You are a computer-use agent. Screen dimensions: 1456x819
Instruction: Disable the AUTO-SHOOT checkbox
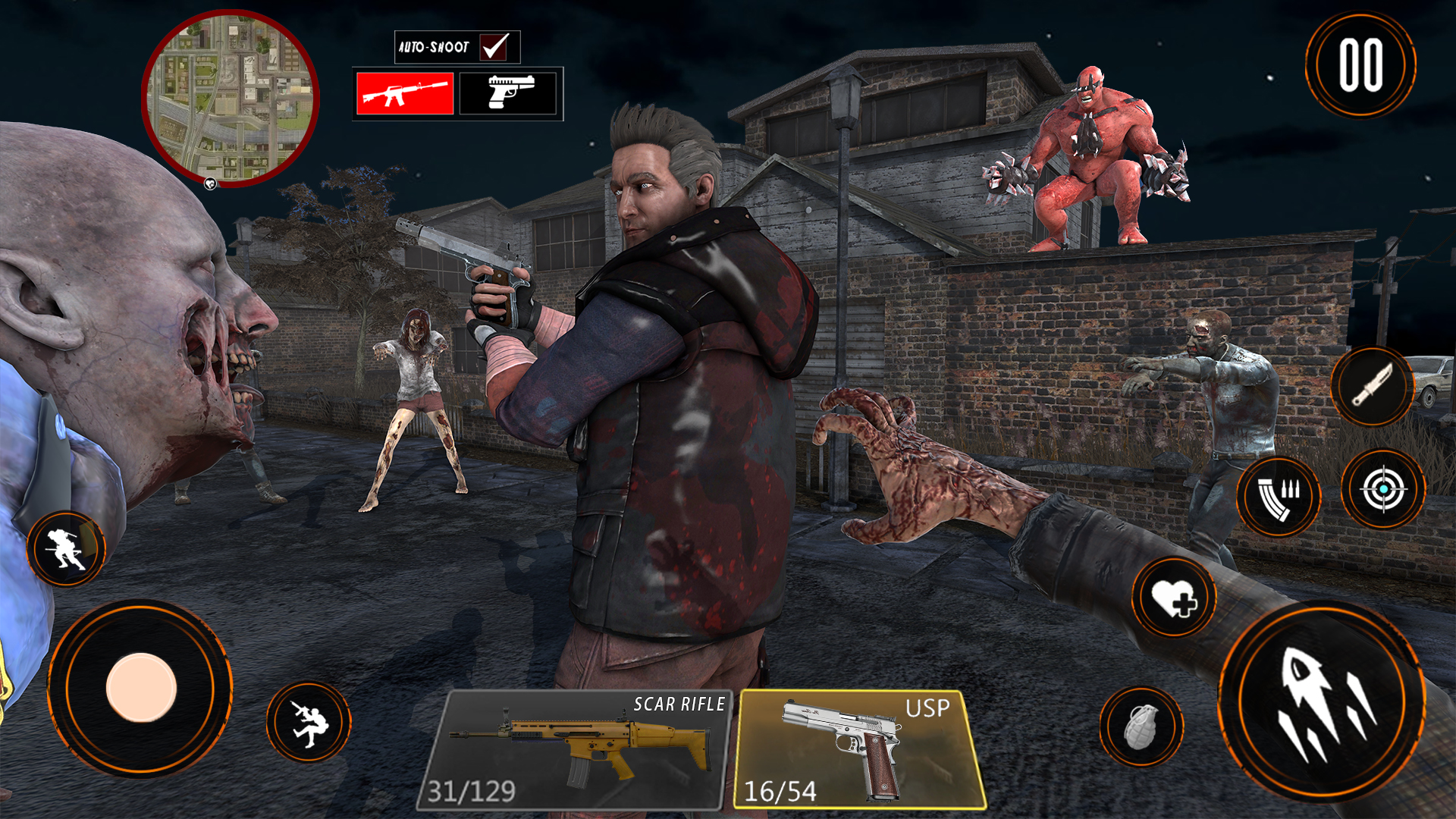tap(494, 47)
